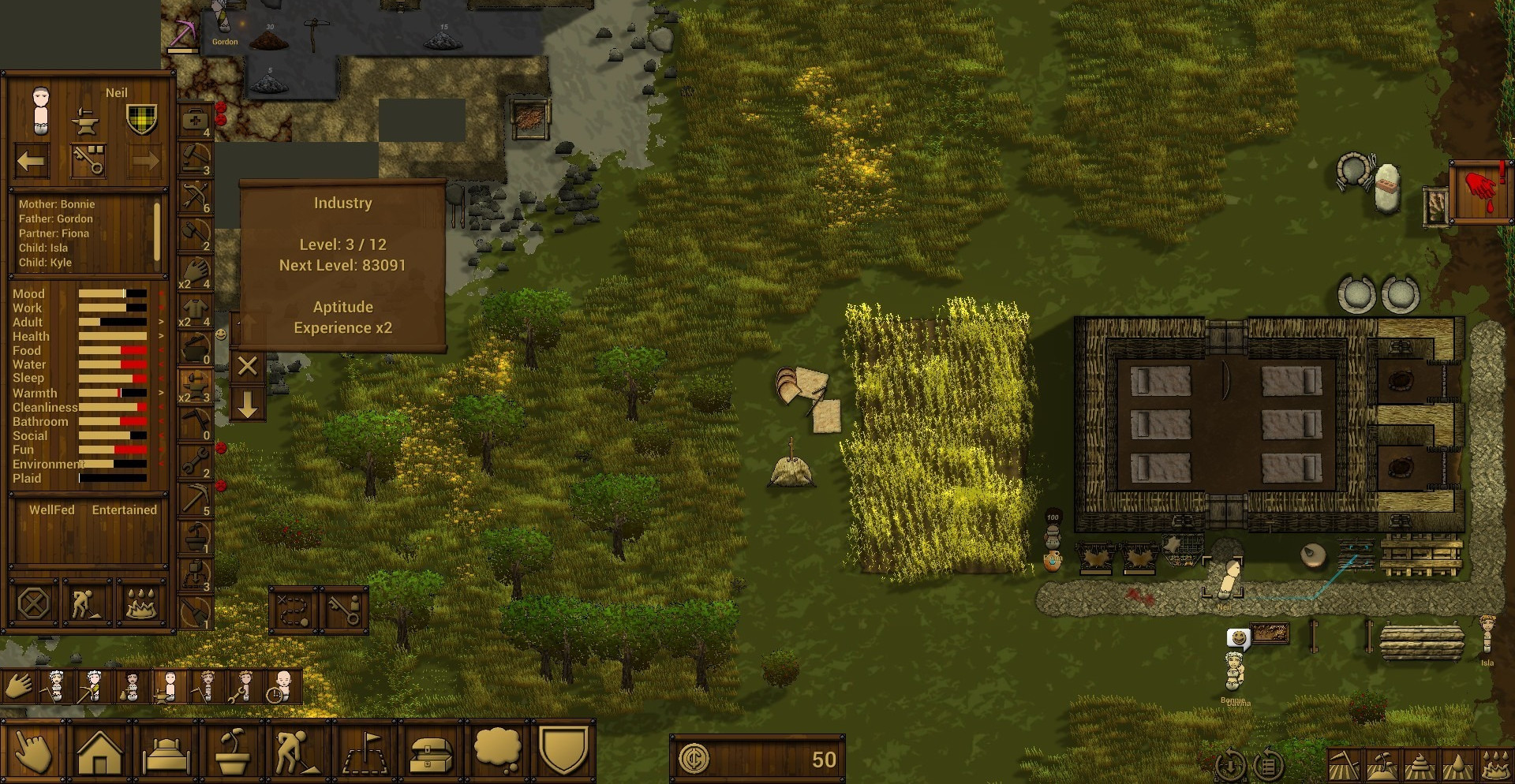Select the pickaxe mining job icon
The width and height of the screenshot is (1515, 784).
(194, 499)
